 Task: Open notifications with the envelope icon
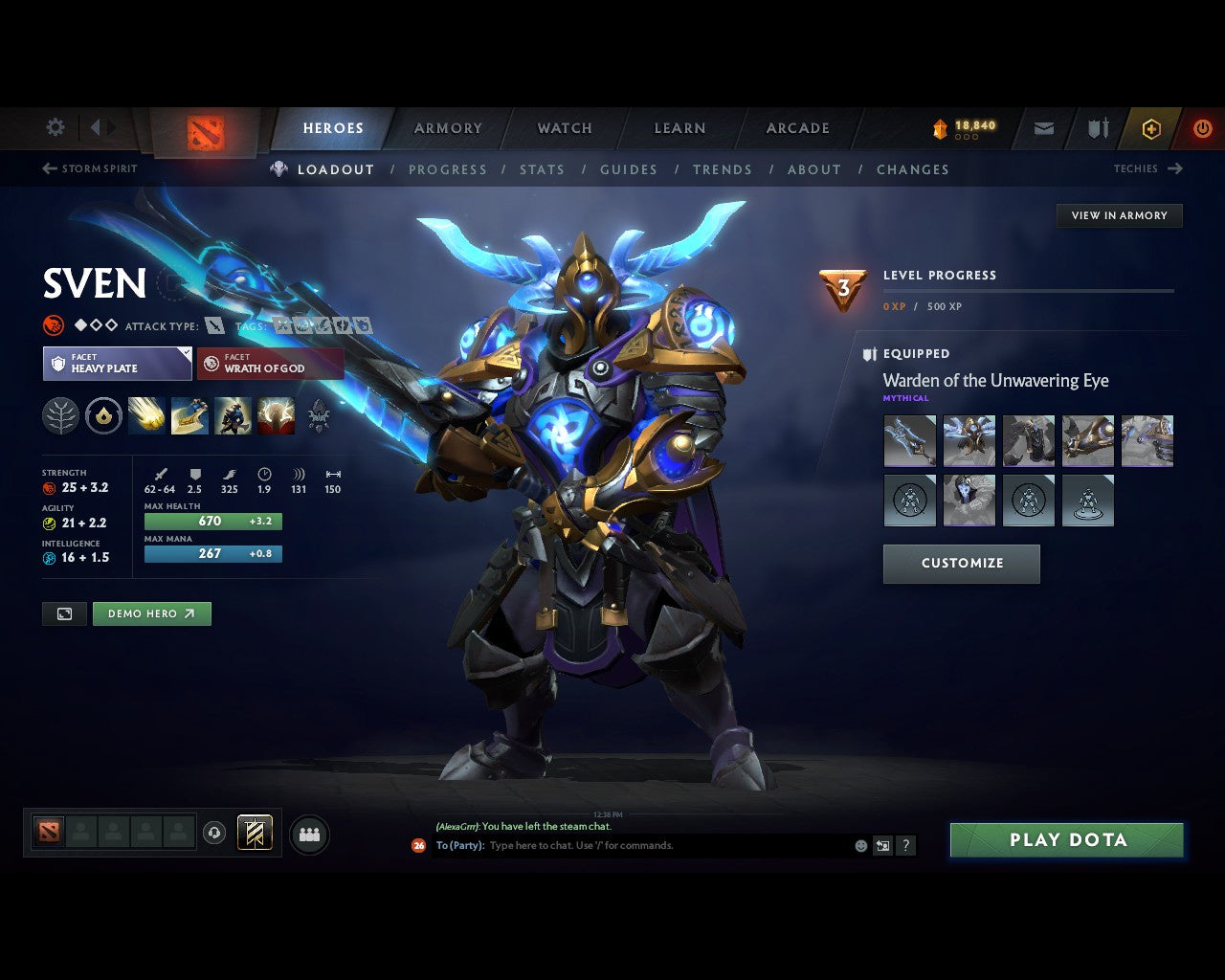pyautogui.click(x=1042, y=128)
